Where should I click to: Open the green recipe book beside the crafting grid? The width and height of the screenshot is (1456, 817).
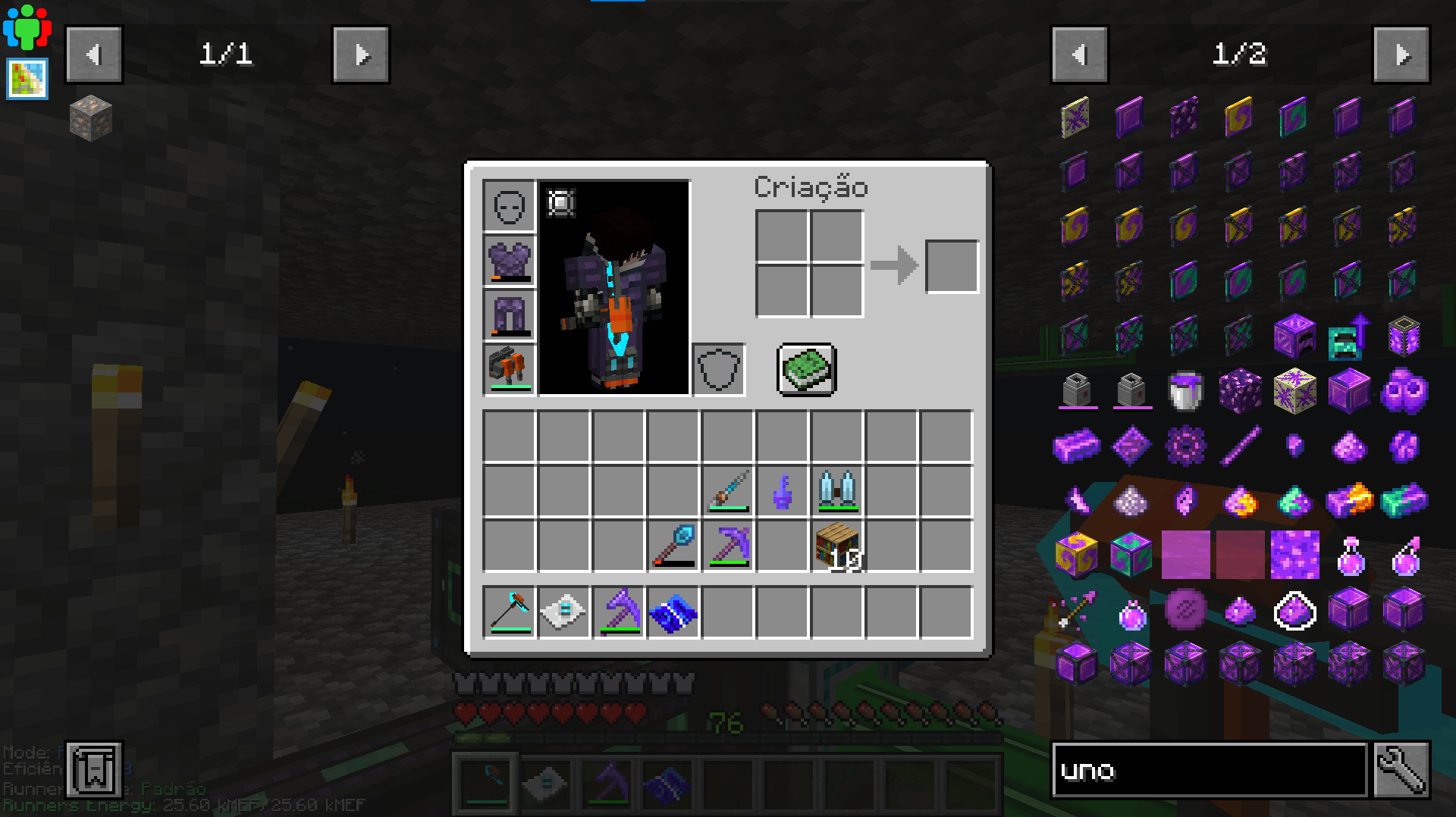(x=806, y=370)
